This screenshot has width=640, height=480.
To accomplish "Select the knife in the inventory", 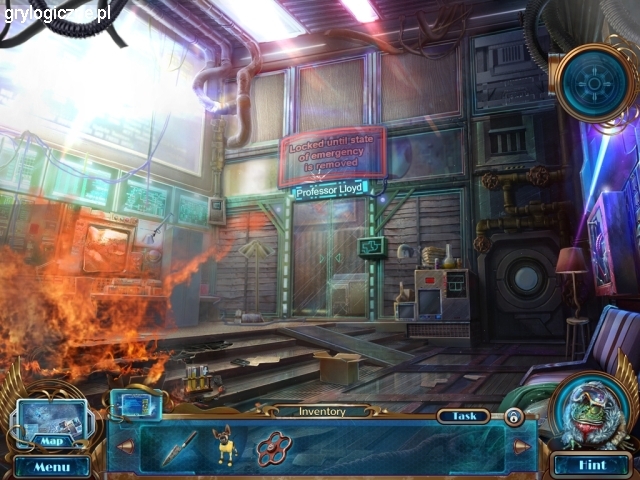I will (176, 447).
